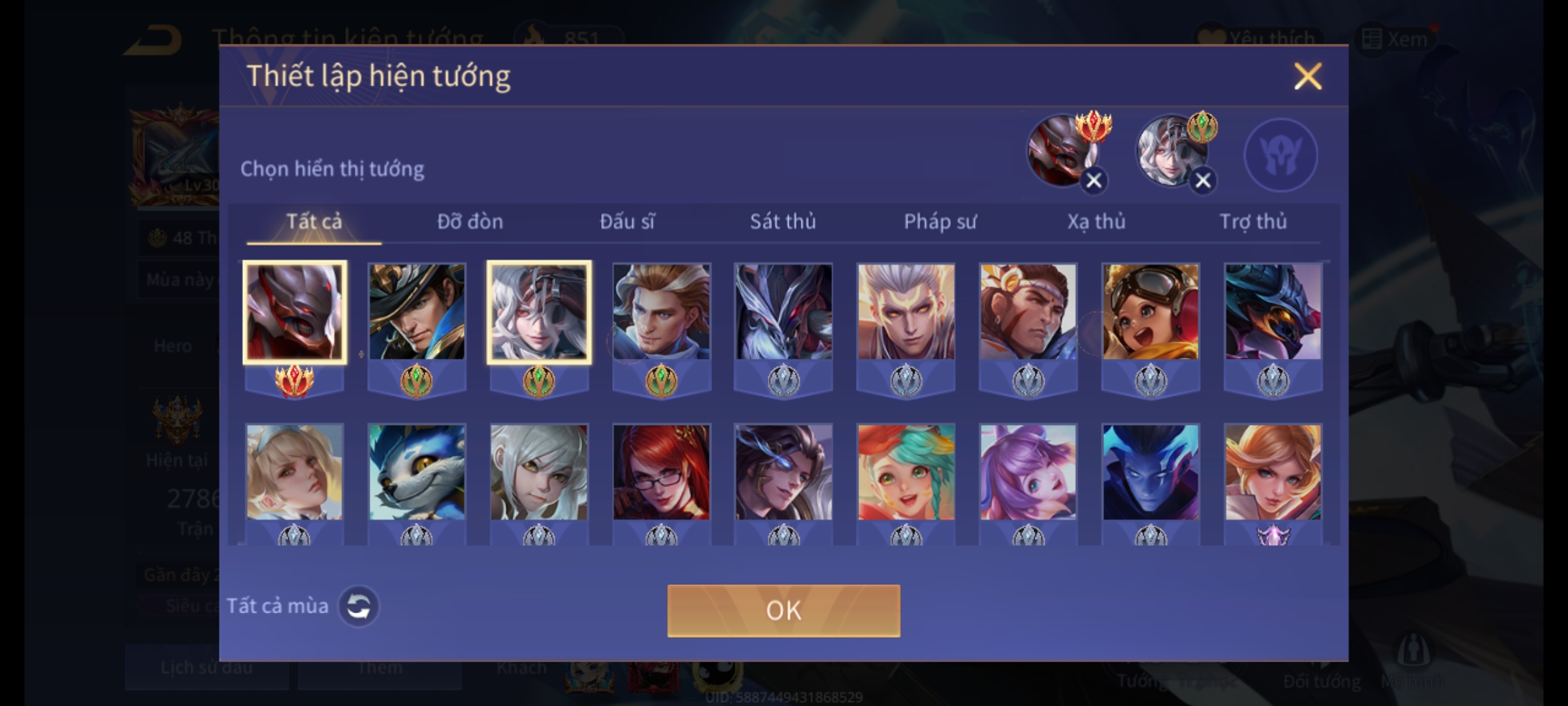Screen dimensions: 1568x706
Task: Select the blue-skinned hooded hero portrait
Action: tap(1151, 472)
